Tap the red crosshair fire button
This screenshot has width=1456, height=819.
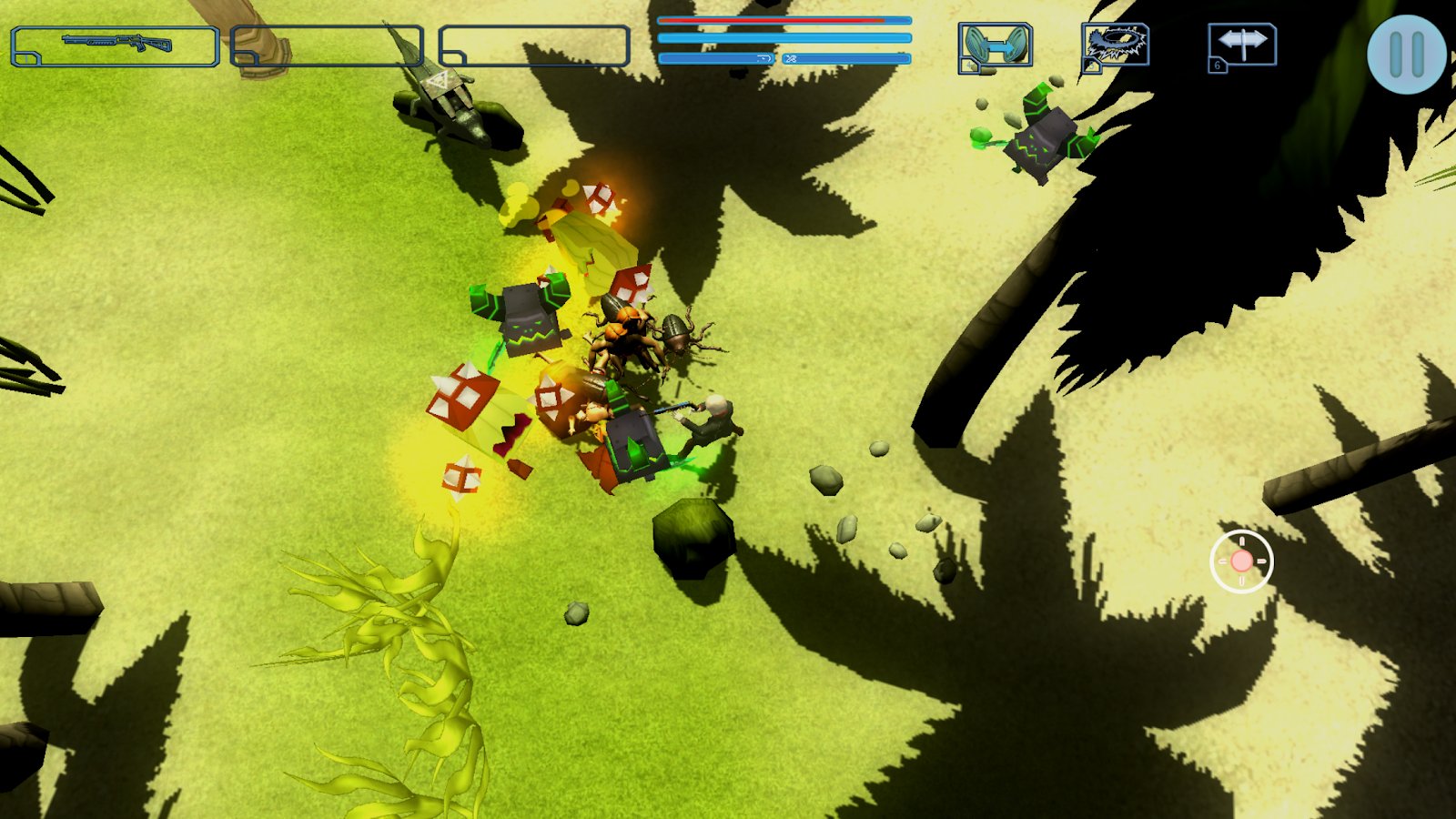pos(1241,561)
